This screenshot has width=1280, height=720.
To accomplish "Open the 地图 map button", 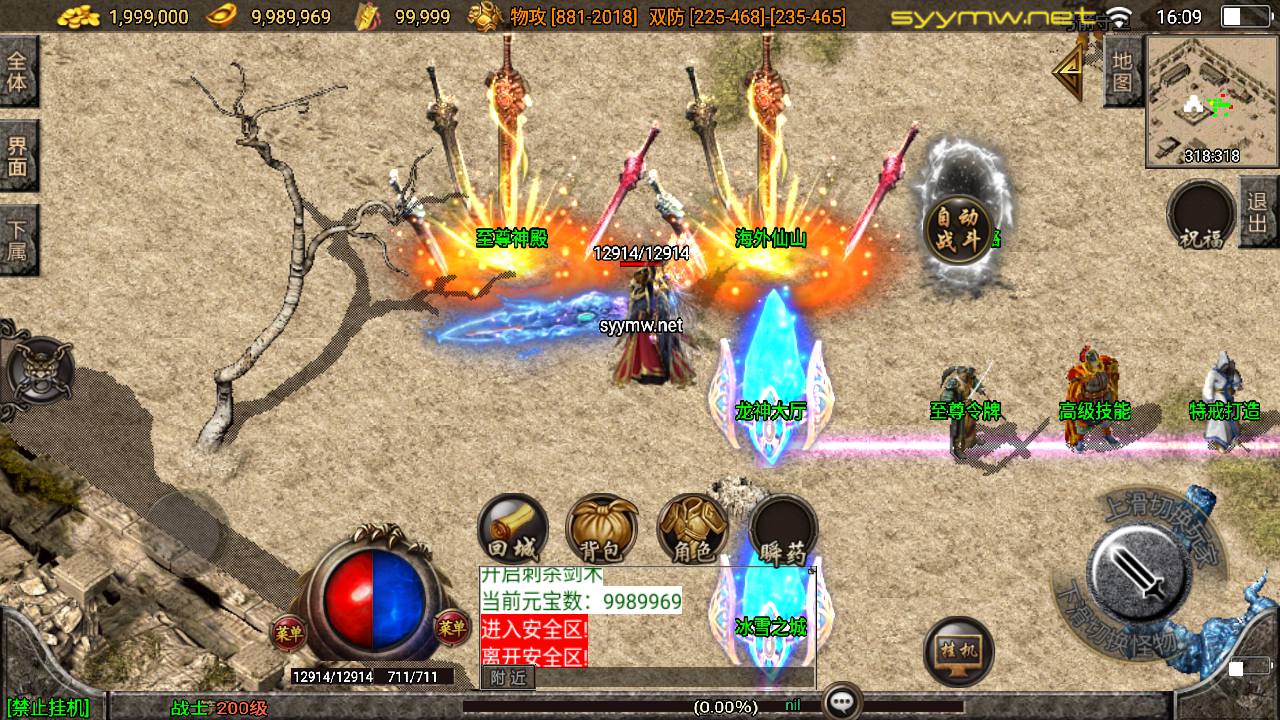I will (x=1122, y=71).
